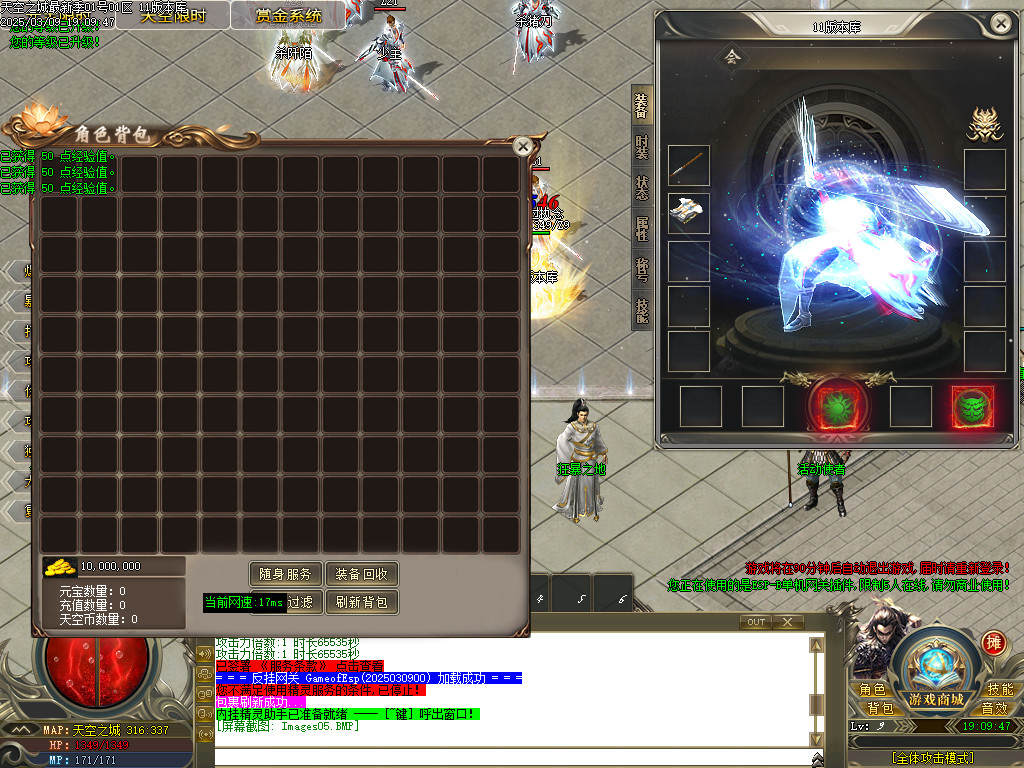Switch to the 时装 fashion tab
The image size is (1024, 768).
click(x=641, y=147)
